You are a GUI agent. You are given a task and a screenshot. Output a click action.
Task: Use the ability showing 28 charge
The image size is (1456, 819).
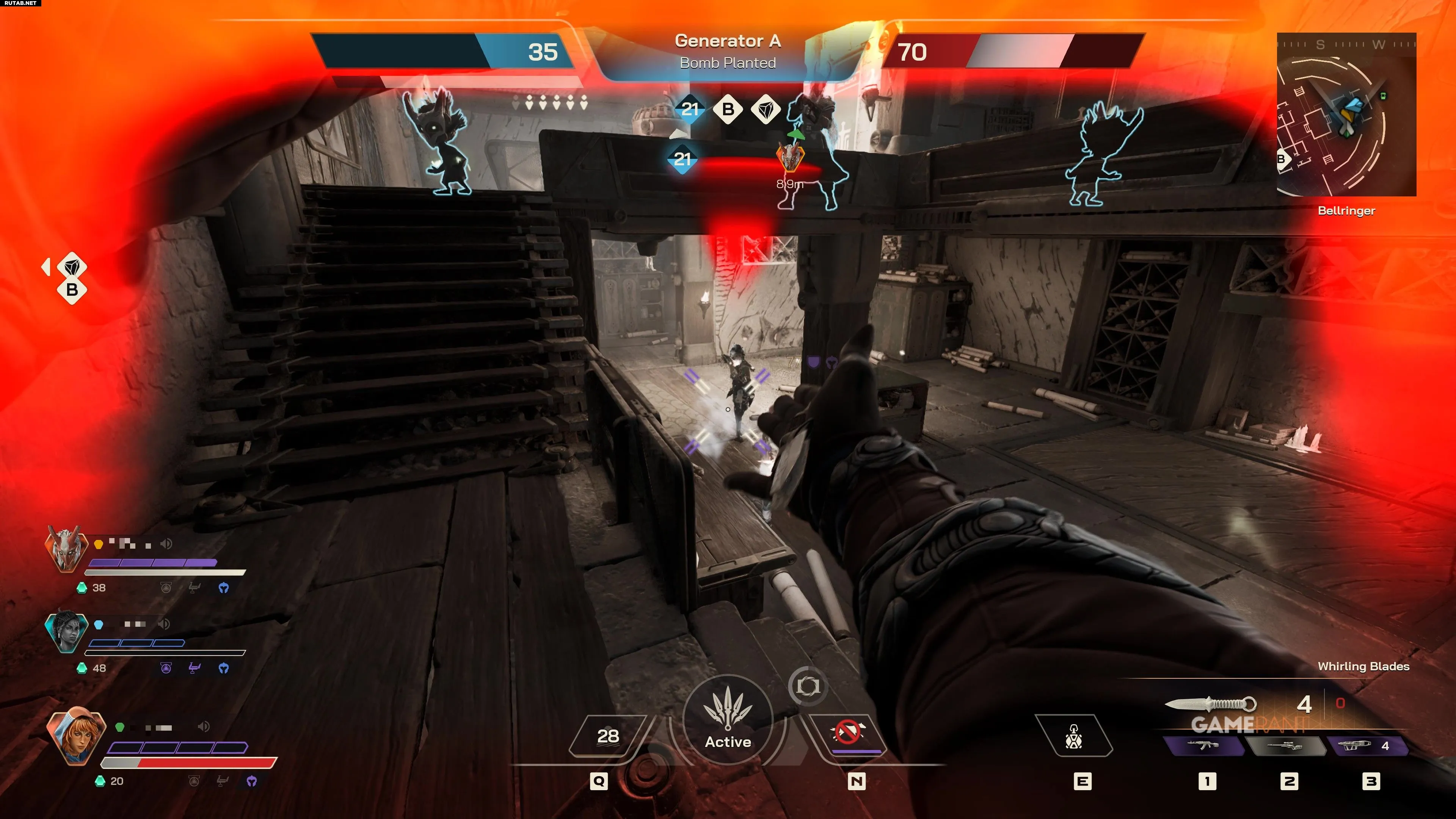tap(607, 735)
